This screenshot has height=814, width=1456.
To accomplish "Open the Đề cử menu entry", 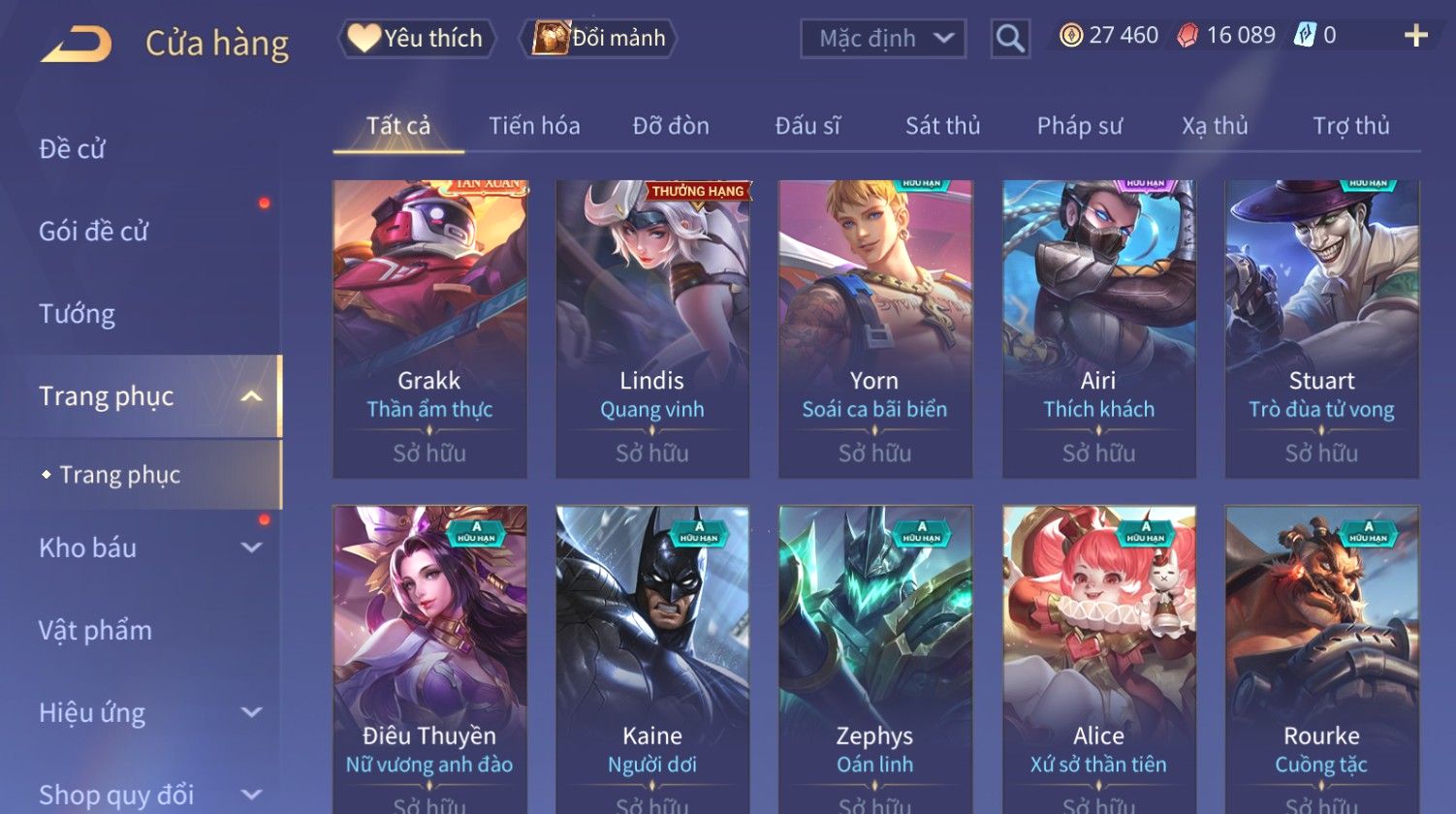I will 73,149.
